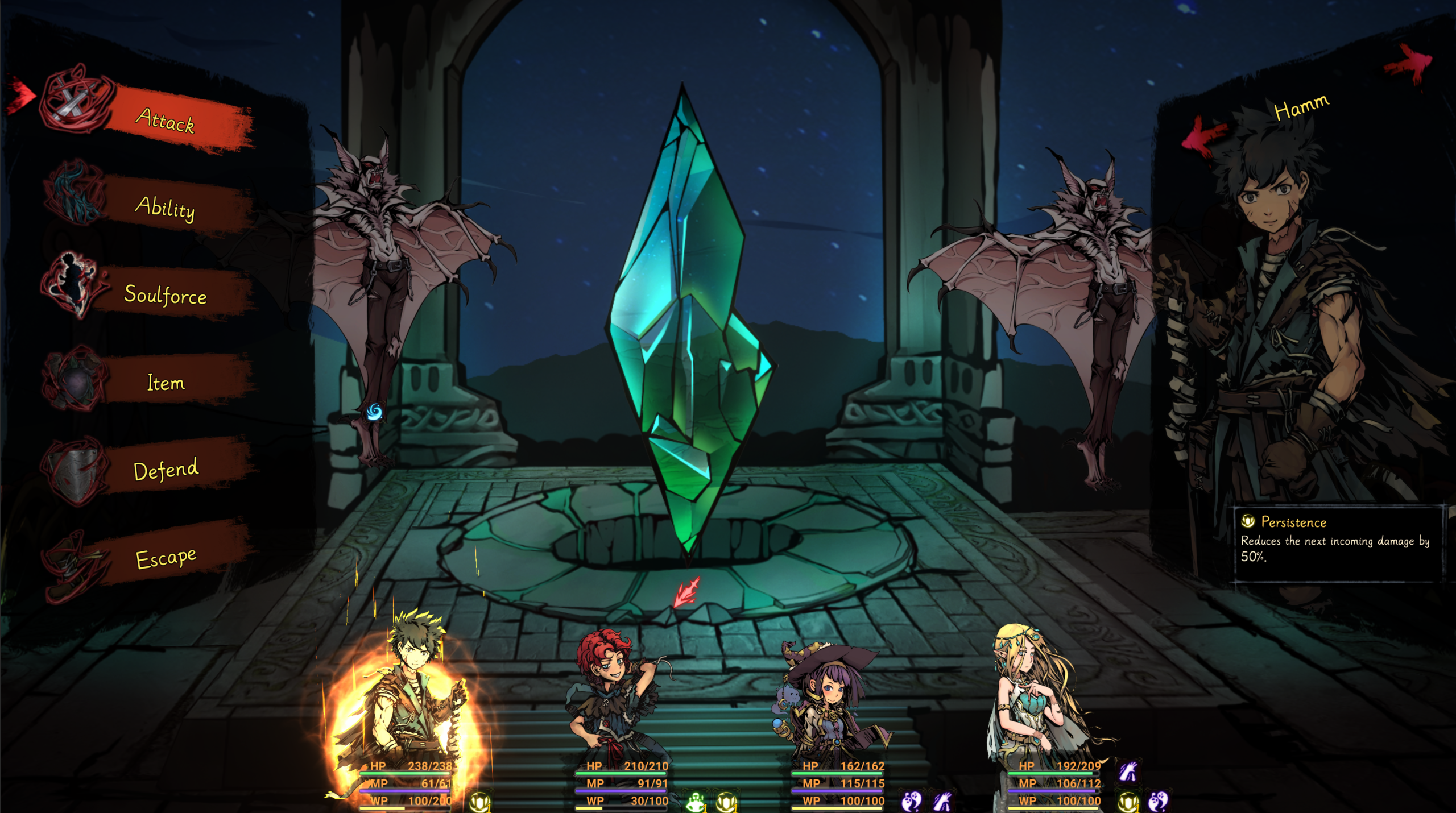1456x813 pixels.
Task: Select Hamm's Persistence shield status icon
Action: pos(479,802)
